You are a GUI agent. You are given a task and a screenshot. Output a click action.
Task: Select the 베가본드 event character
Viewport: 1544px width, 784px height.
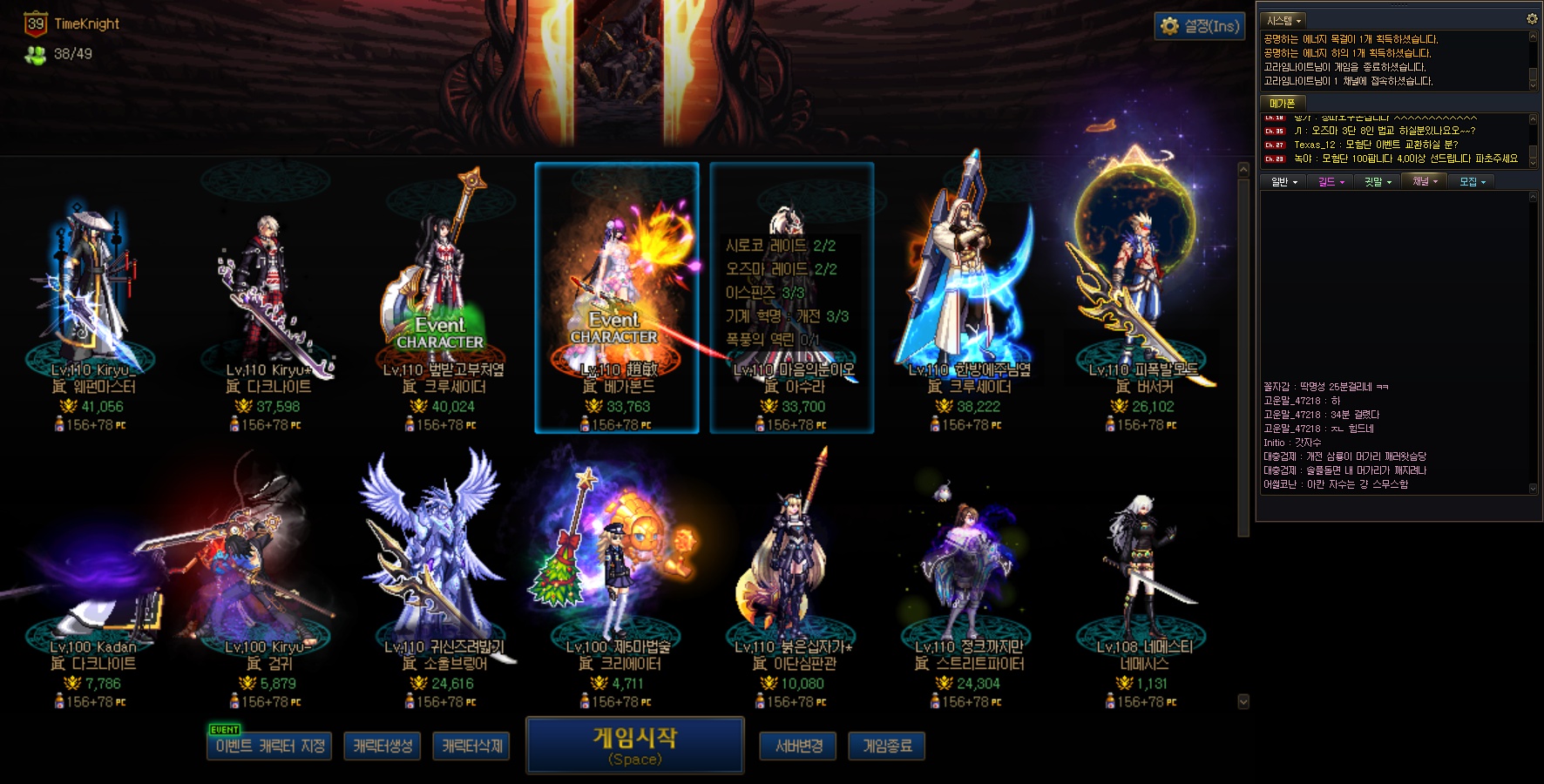617,296
